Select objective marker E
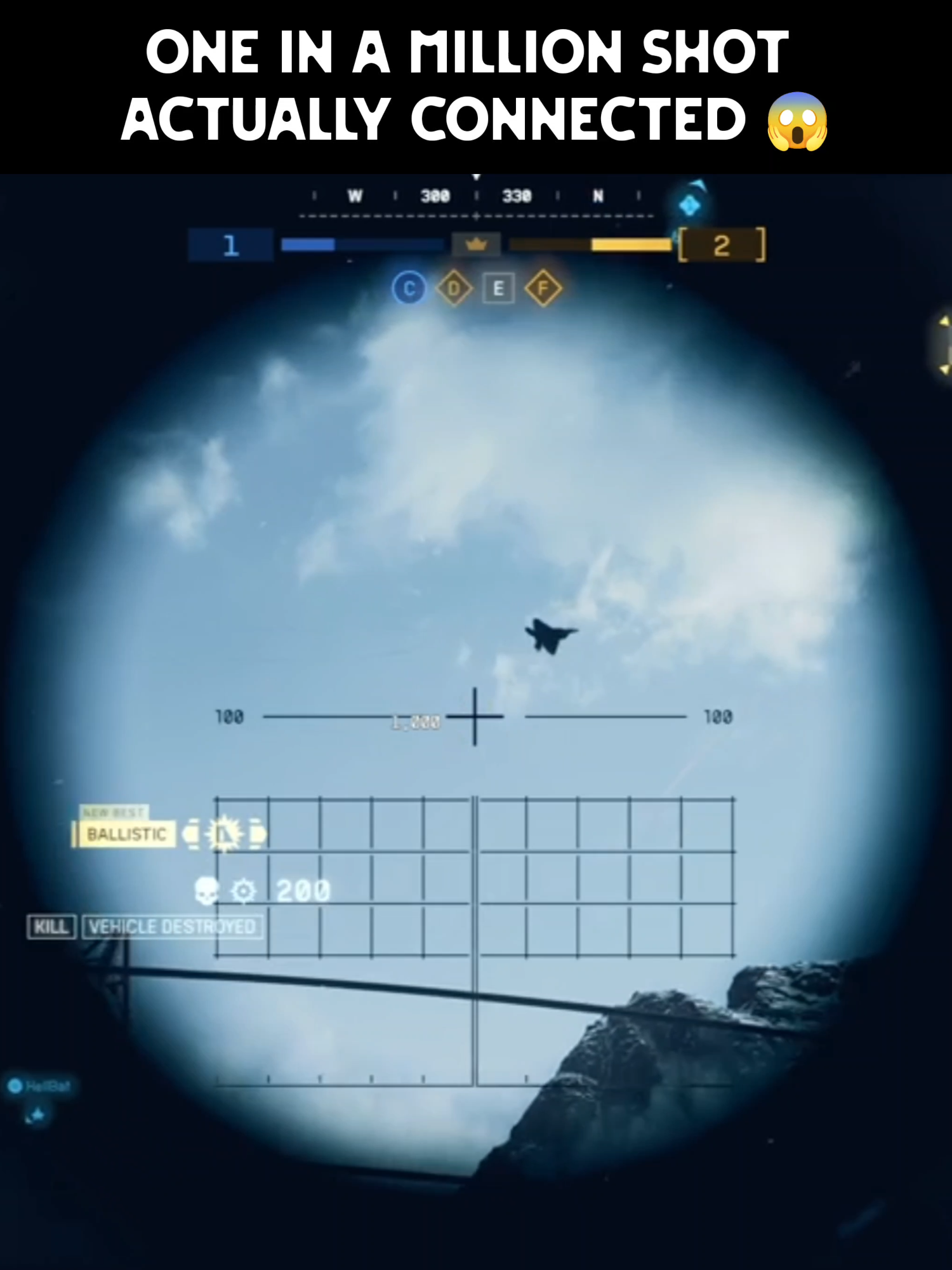Screen dimensions: 952x1270 click(498, 289)
